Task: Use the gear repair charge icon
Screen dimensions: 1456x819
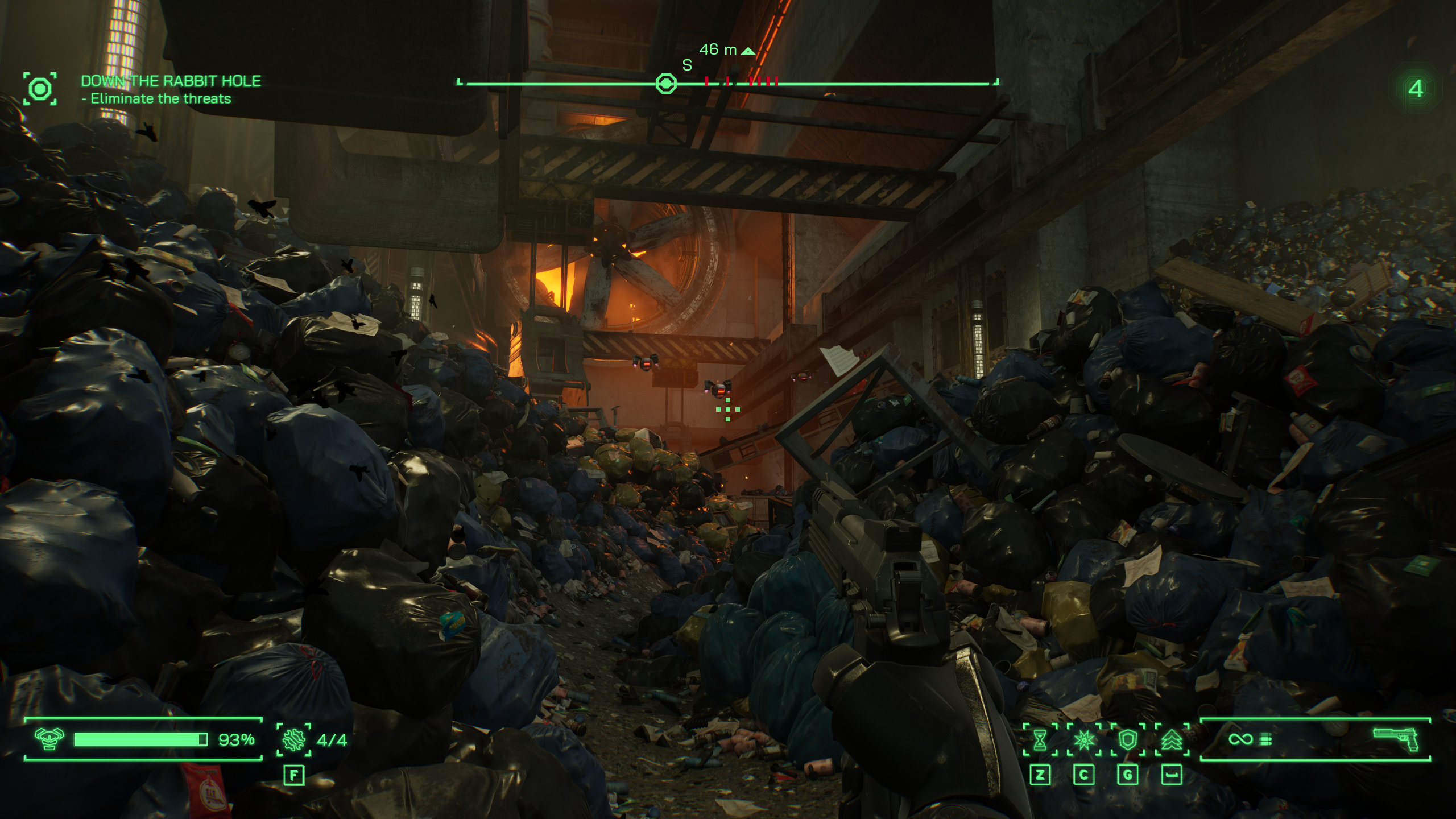Action: click(293, 739)
